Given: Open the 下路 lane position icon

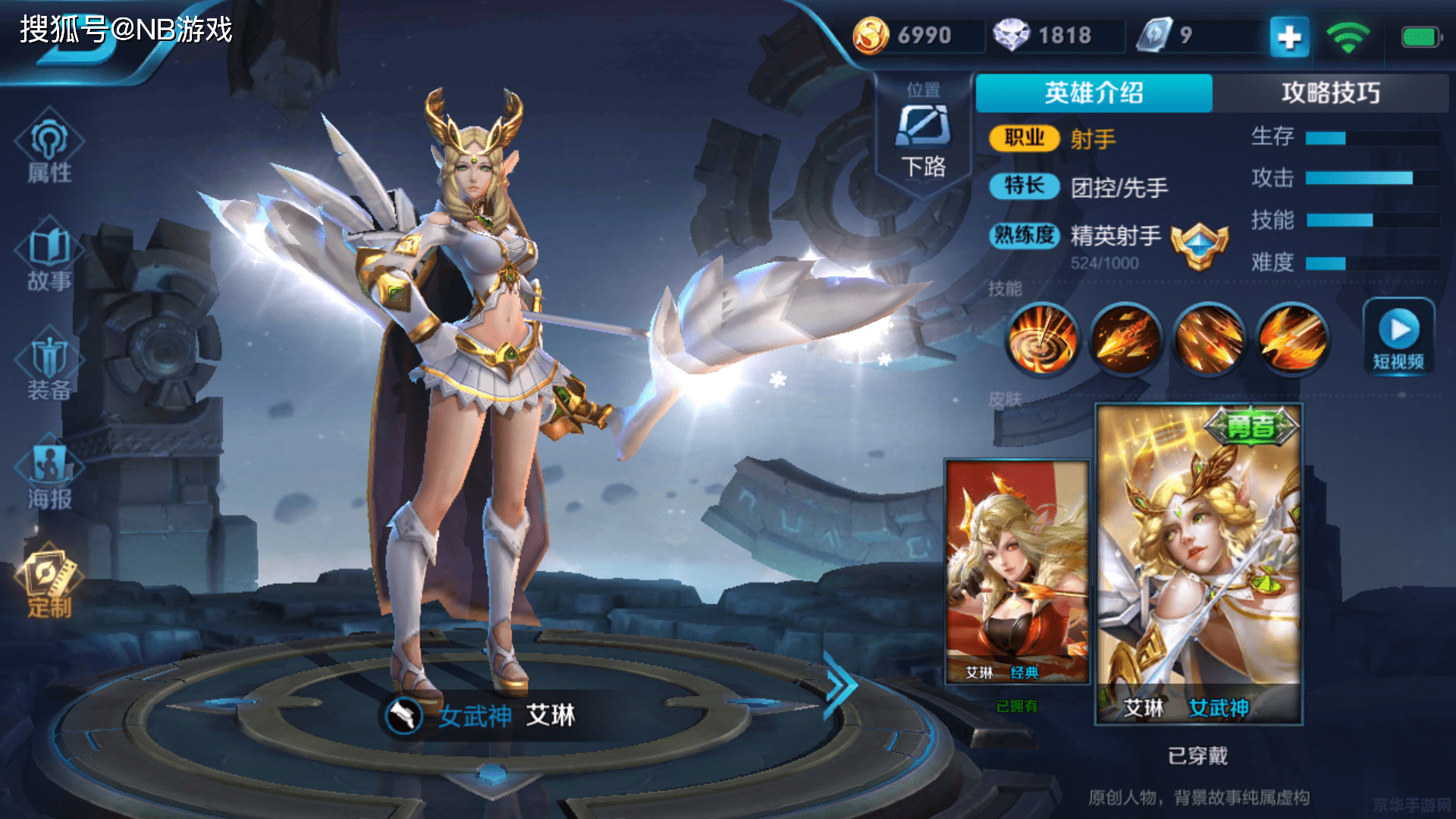Looking at the screenshot, I should (922, 133).
